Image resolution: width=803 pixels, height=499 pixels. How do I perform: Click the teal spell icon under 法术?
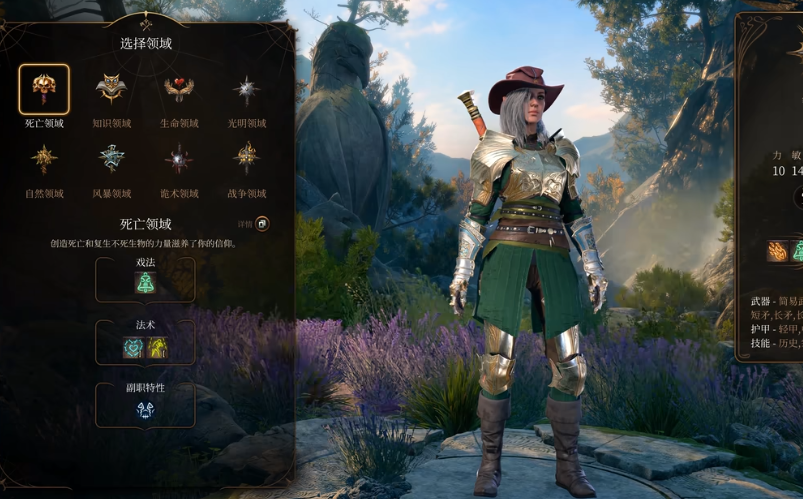coord(134,347)
